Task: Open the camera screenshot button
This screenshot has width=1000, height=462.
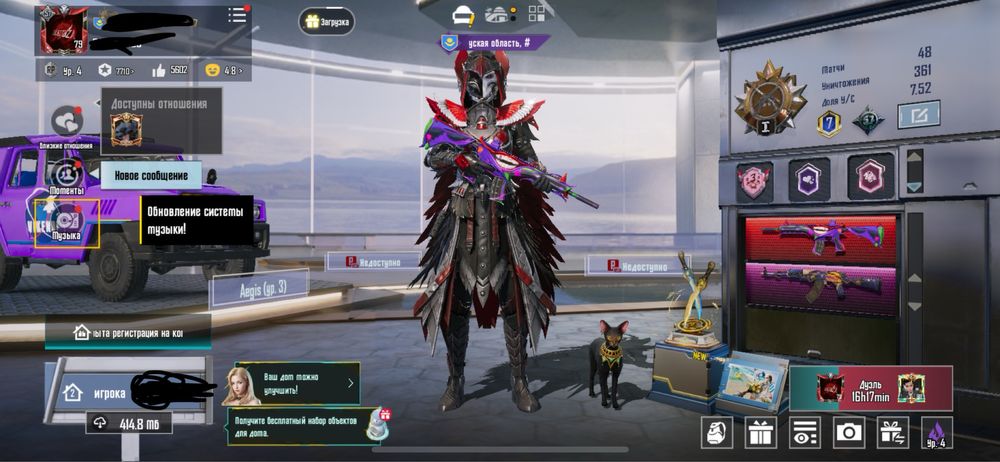Action: [x=849, y=432]
